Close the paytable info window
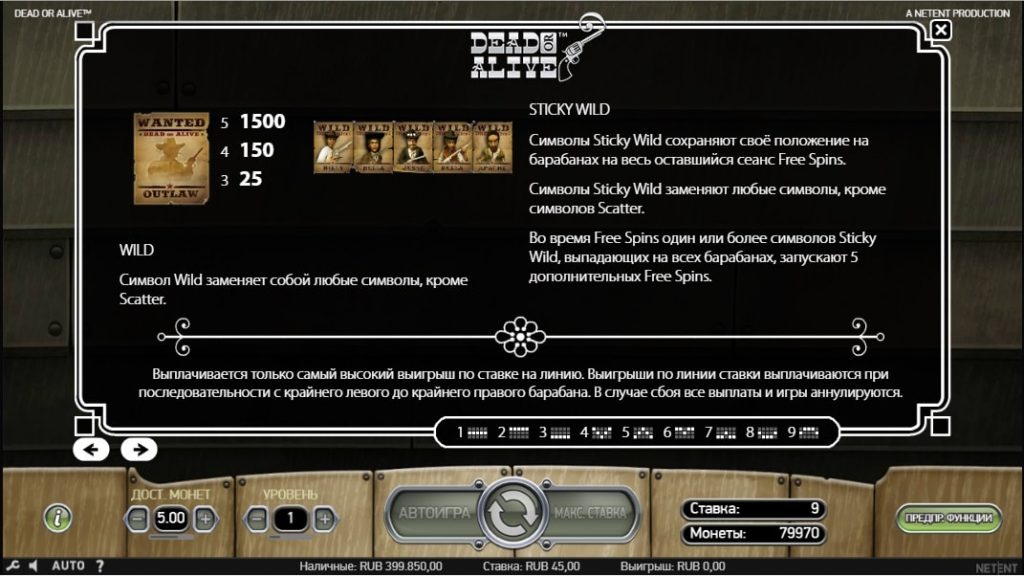This screenshot has height=576, width=1024. click(940, 30)
